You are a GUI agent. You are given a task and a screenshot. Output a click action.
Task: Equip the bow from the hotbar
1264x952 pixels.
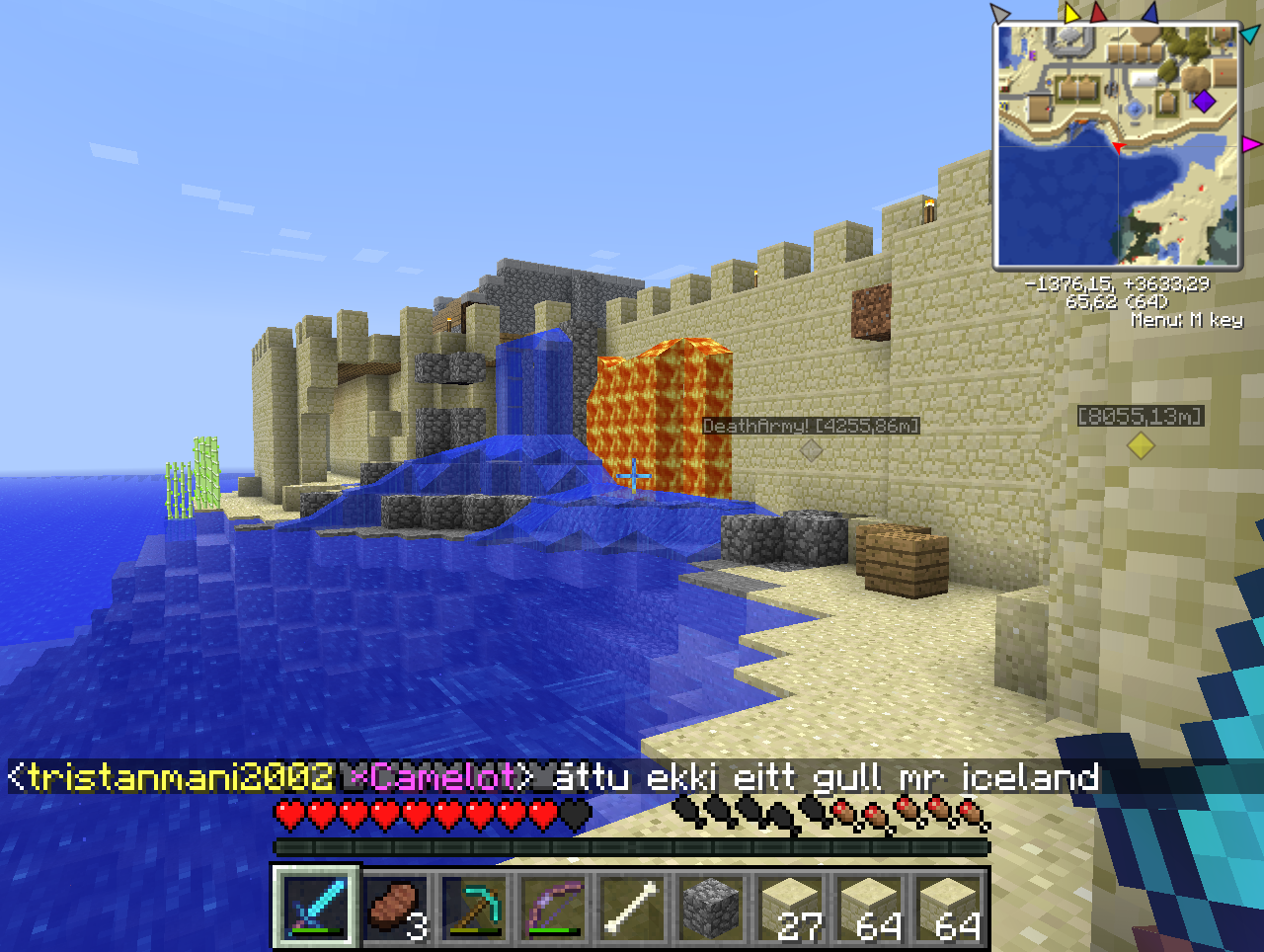point(553,907)
